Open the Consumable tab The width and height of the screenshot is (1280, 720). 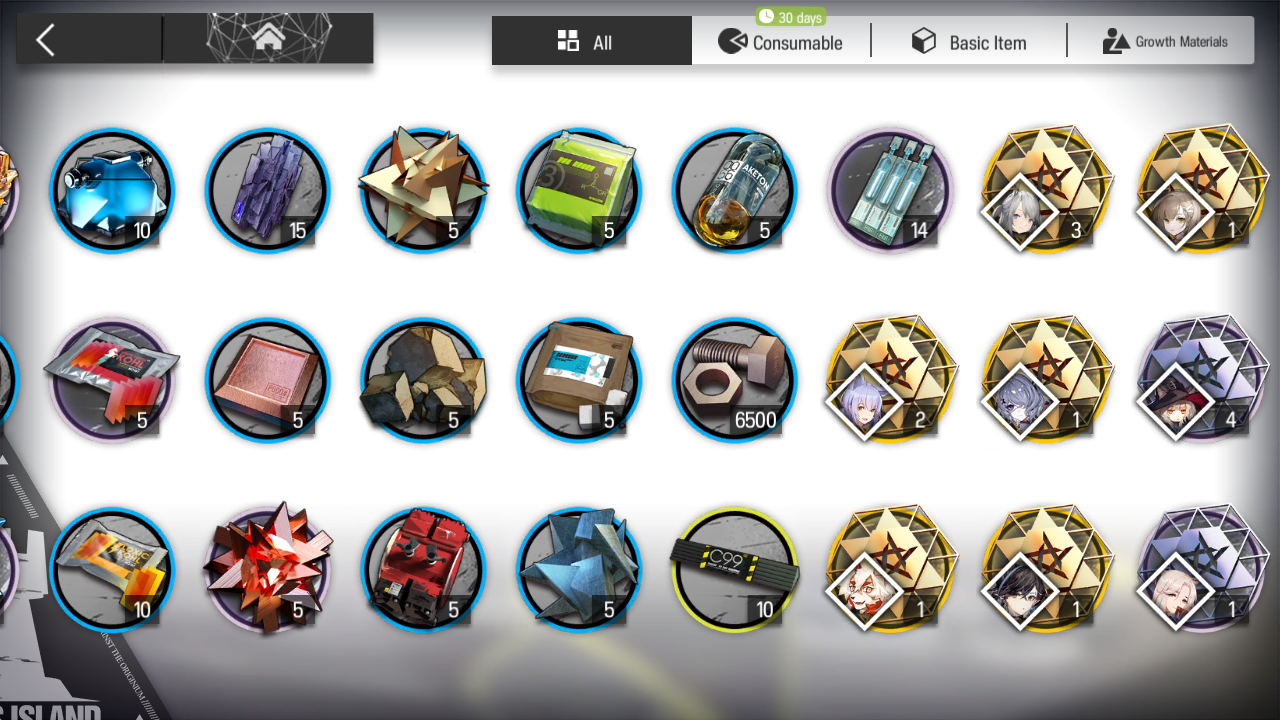click(781, 42)
